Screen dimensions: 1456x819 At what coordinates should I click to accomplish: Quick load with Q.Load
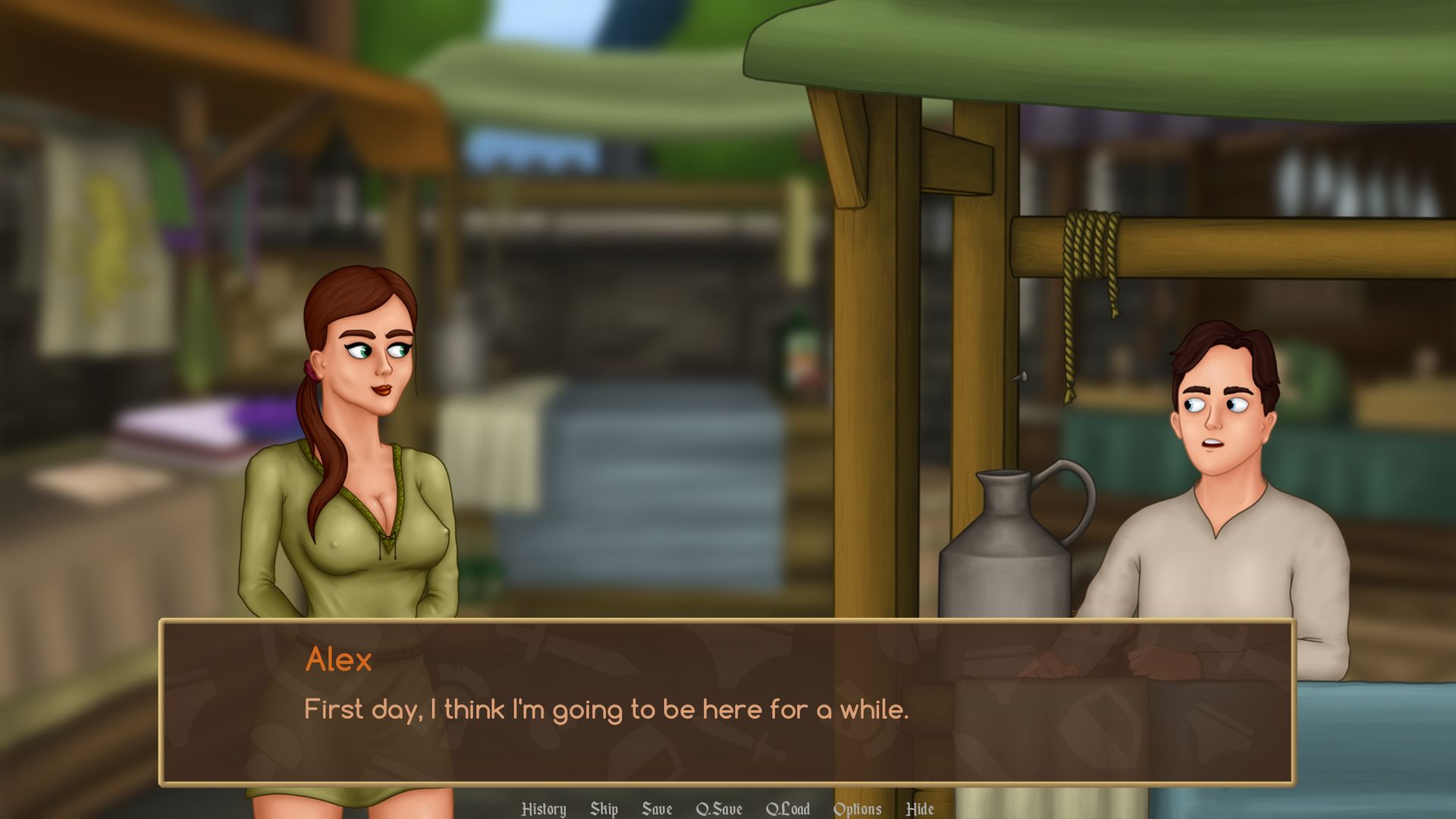click(788, 809)
